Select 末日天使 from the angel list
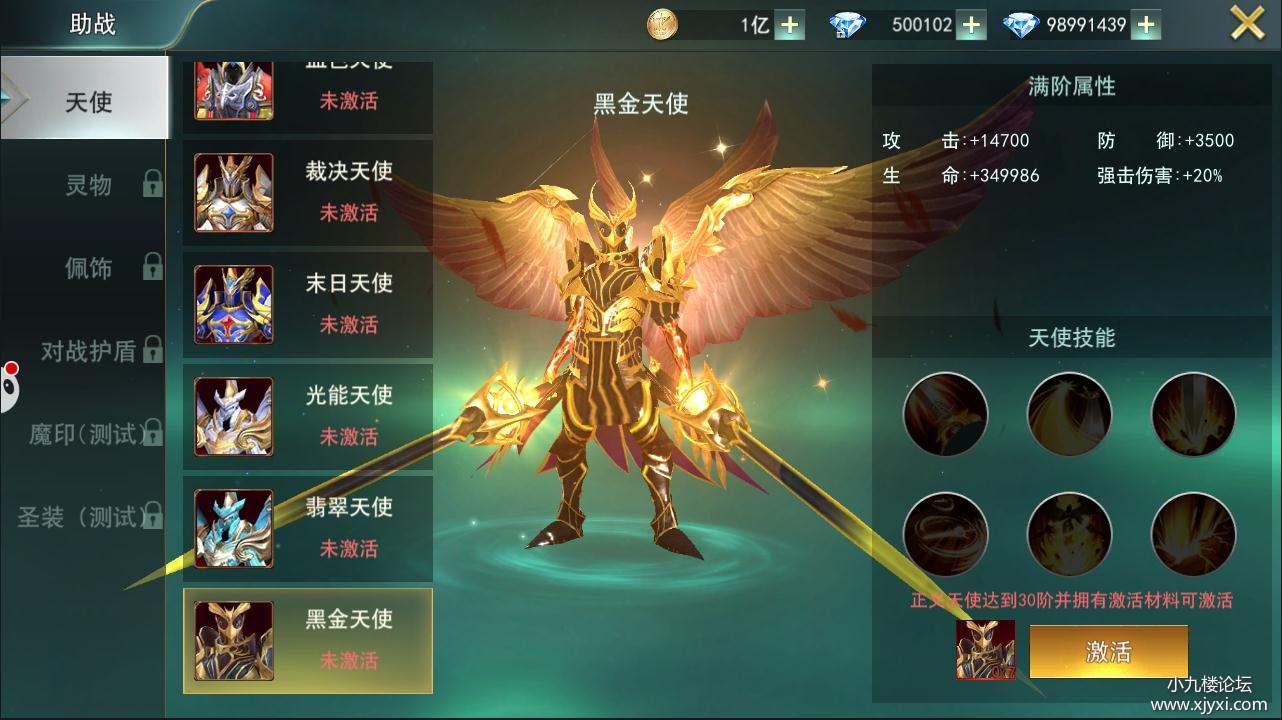 click(233, 303)
